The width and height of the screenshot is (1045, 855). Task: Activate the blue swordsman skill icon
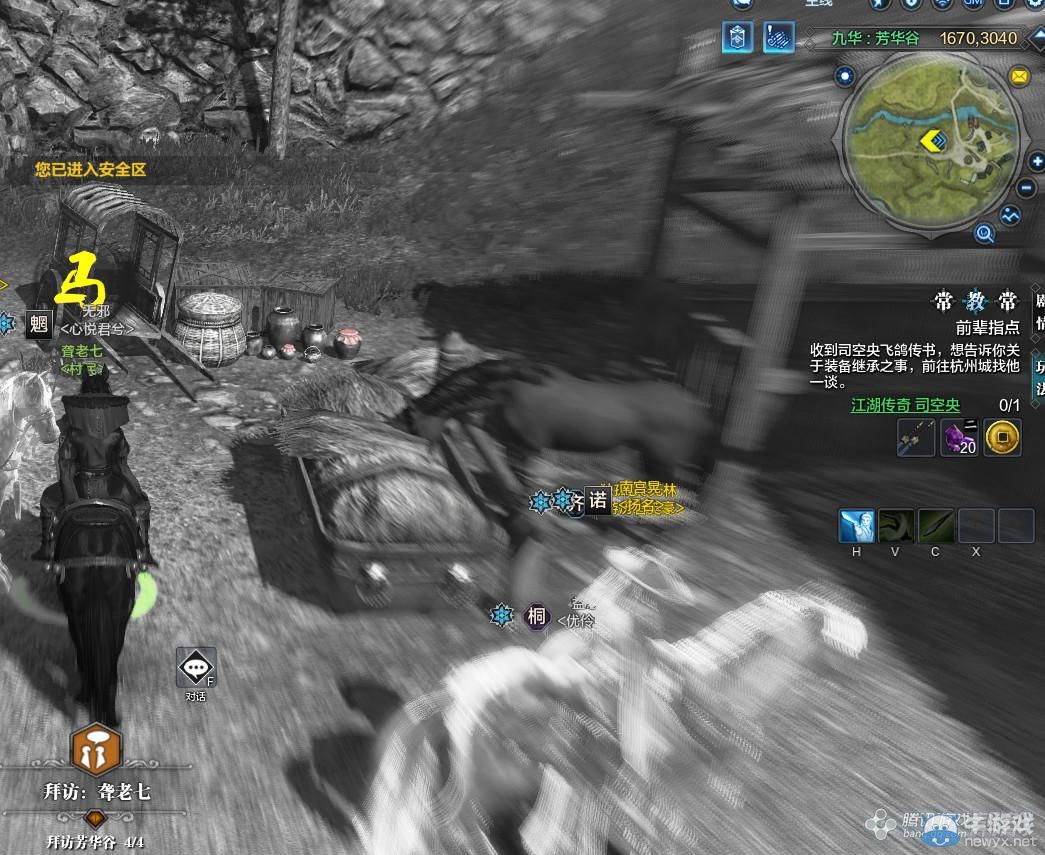pyautogui.click(x=856, y=525)
